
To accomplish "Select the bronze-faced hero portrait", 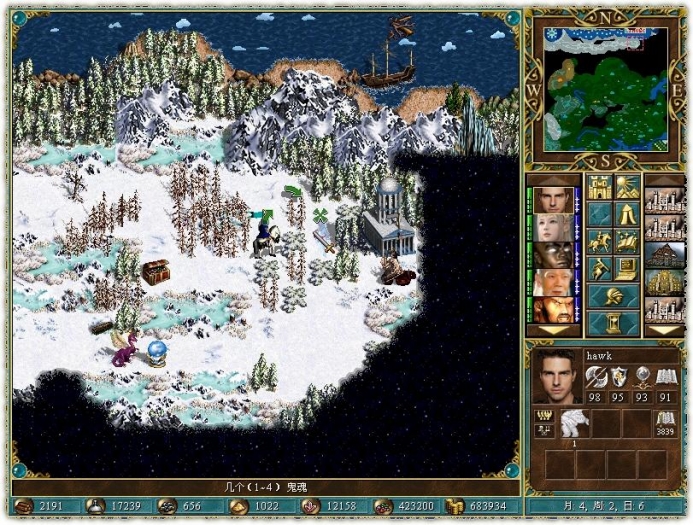I will [x=552, y=255].
